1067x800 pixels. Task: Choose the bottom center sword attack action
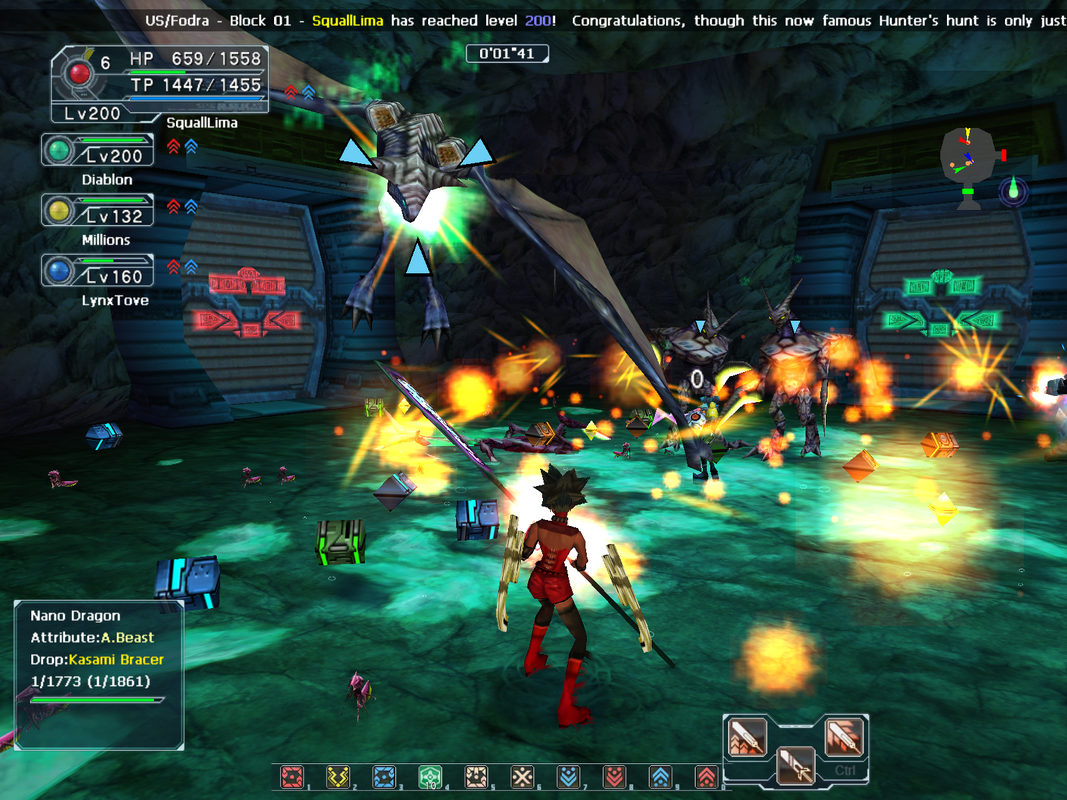tap(795, 765)
